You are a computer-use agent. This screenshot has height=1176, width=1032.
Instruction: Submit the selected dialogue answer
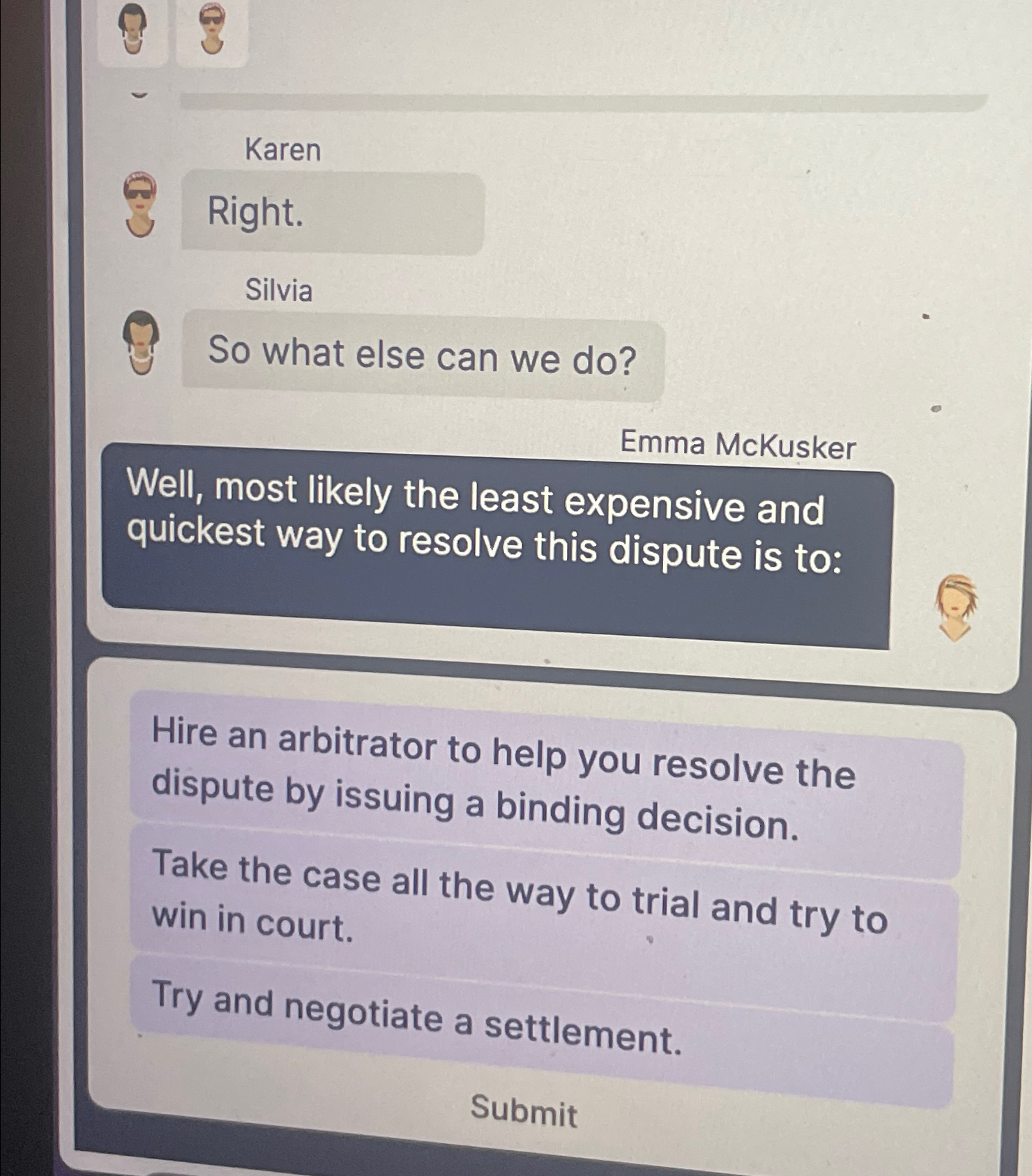click(x=524, y=1110)
